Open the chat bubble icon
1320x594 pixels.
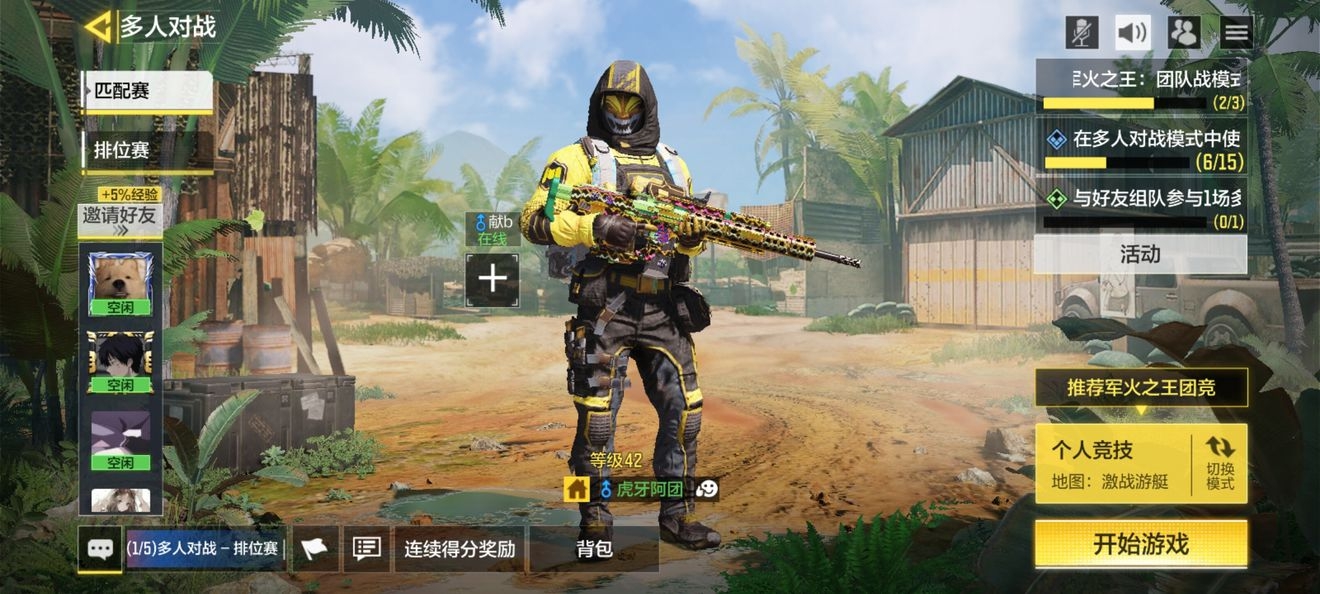(100, 549)
